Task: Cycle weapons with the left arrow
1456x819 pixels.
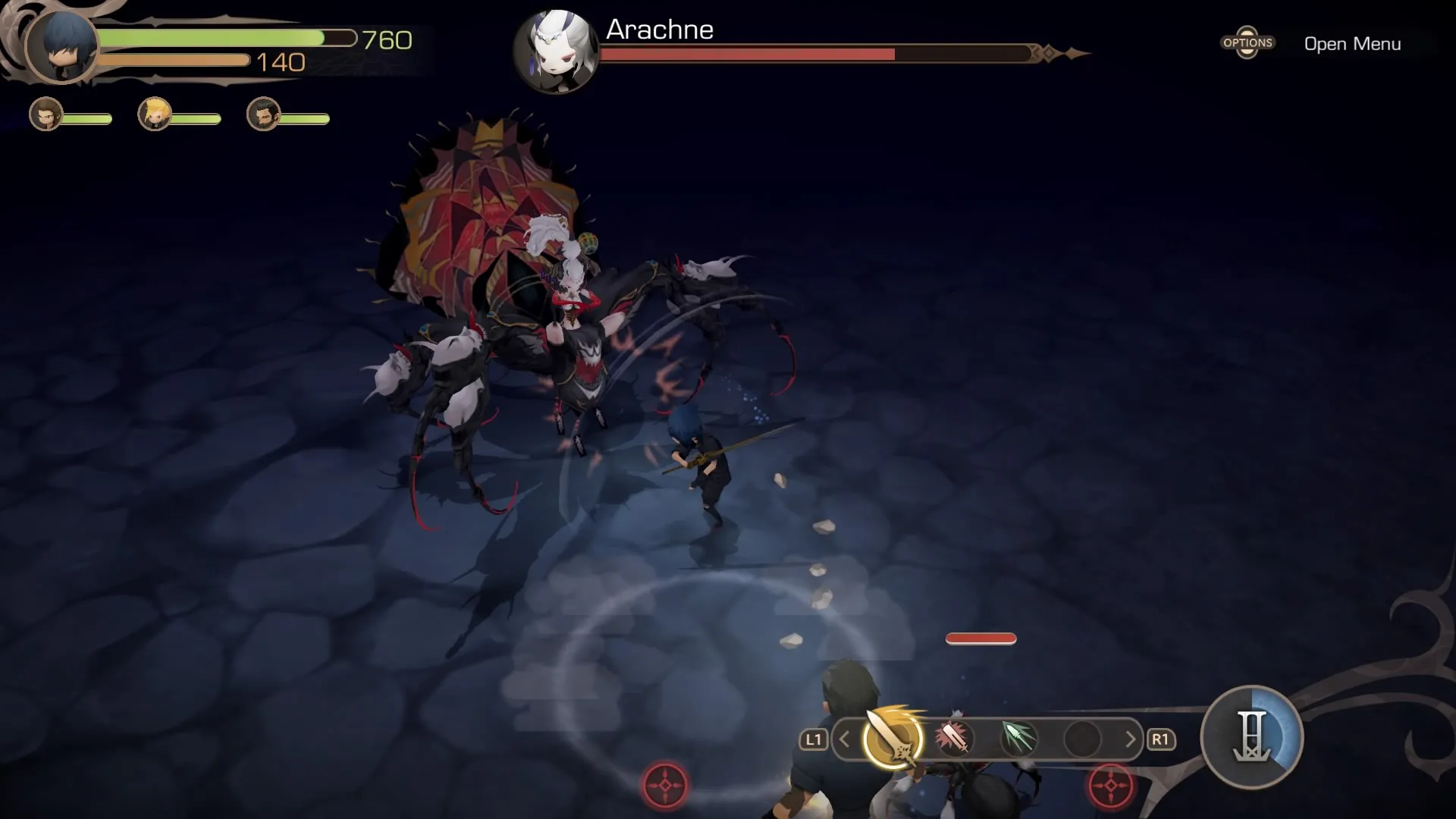Action: tap(845, 739)
